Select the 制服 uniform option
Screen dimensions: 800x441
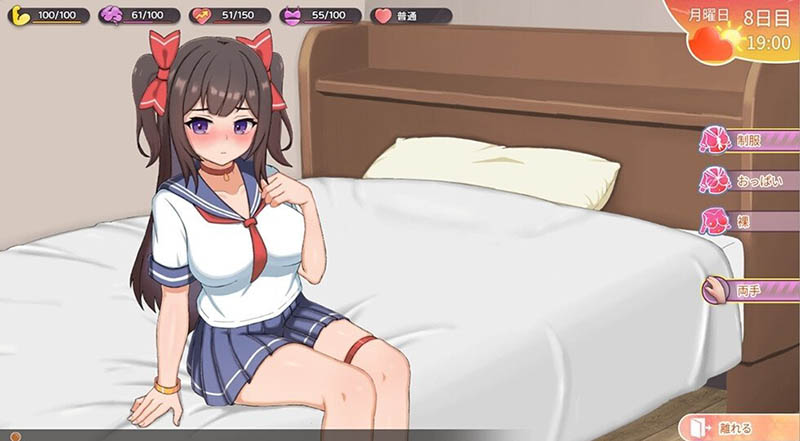pyautogui.click(x=752, y=141)
